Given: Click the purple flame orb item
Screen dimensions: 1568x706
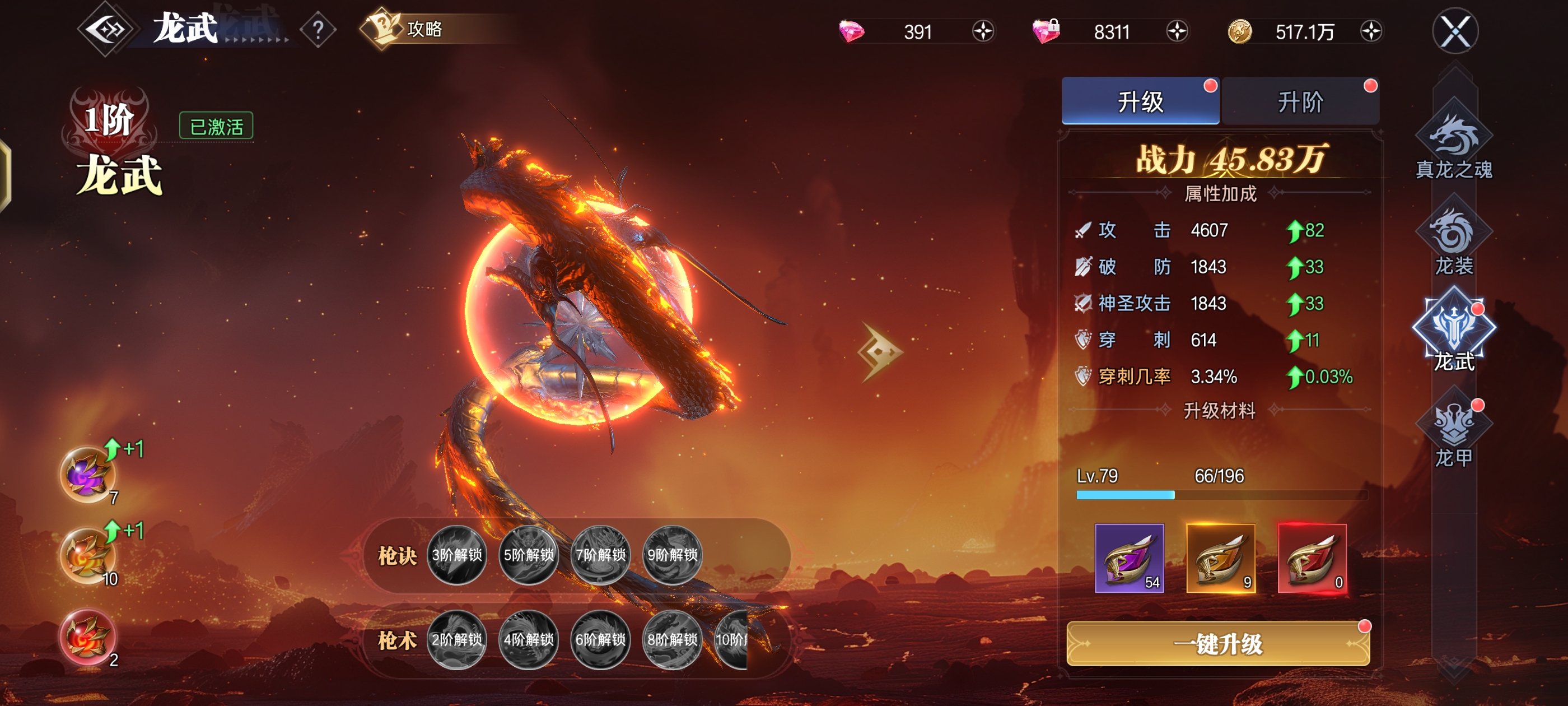Looking at the screenshot, I should pyautogui.click(x=87, y=475).
